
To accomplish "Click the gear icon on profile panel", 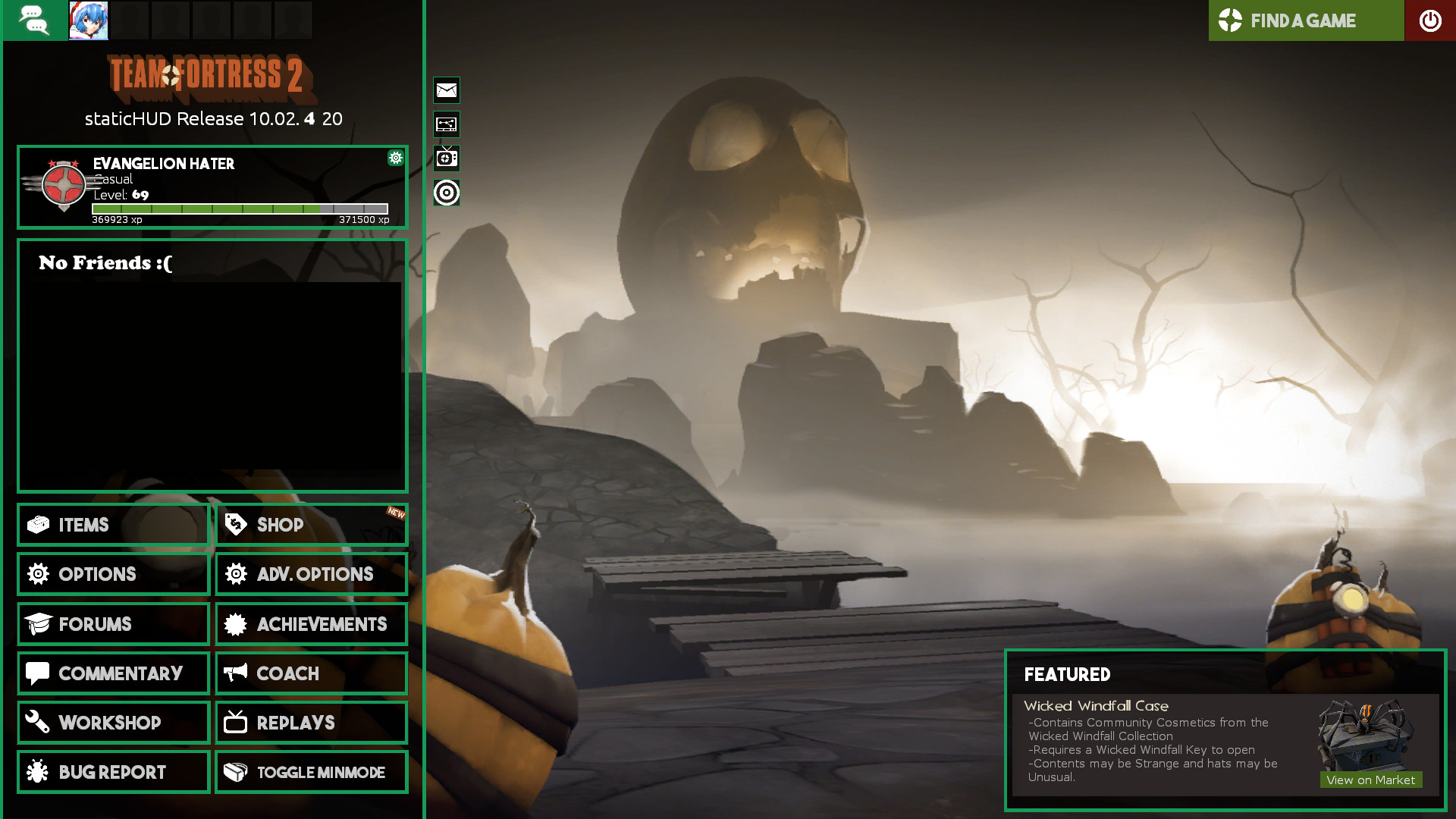I will pos(395,158).
